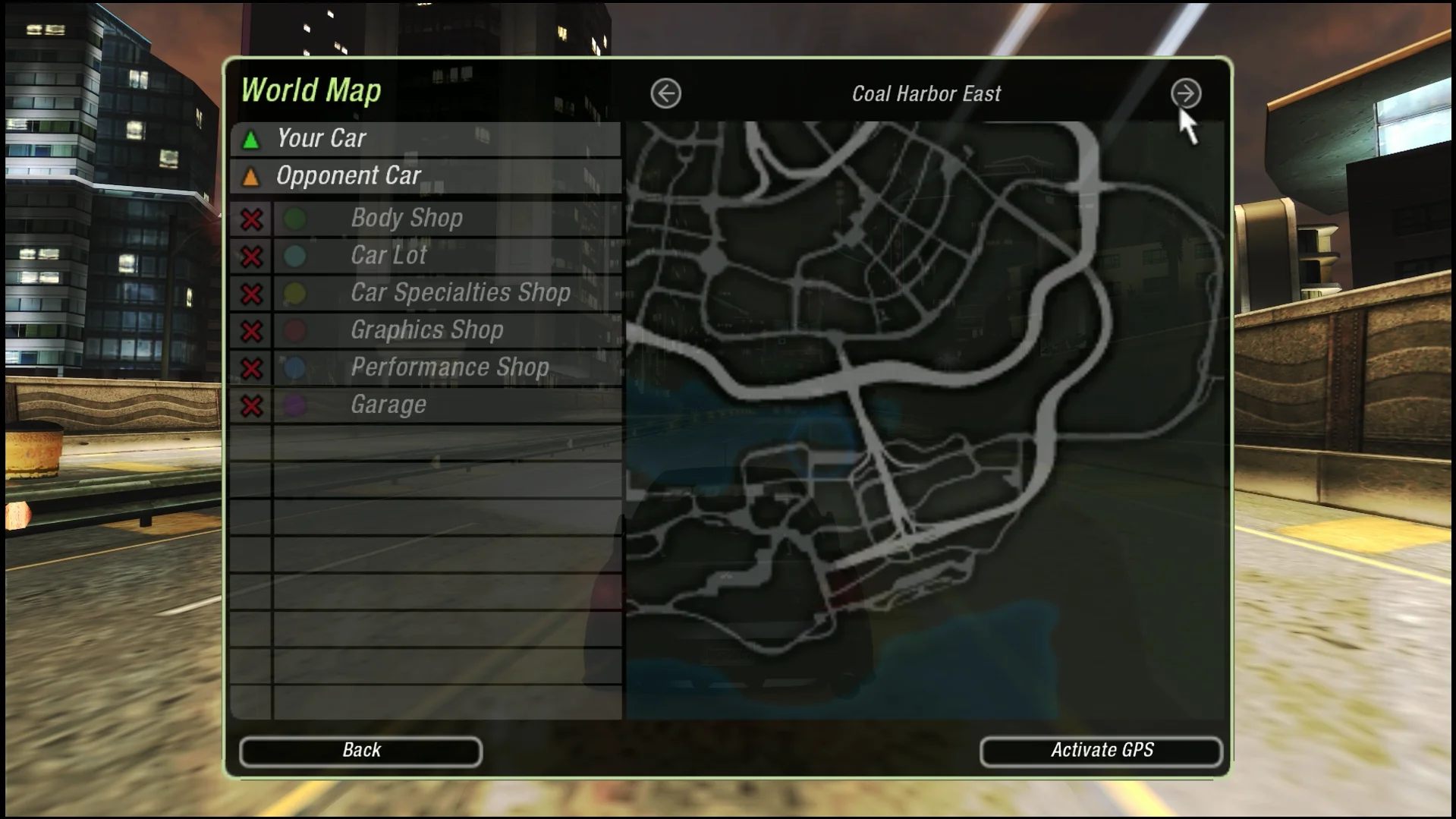Viewport: 1456px width, 819px height.
Task: Toggle the Car Lot map filter
Action: pos(252,257)
